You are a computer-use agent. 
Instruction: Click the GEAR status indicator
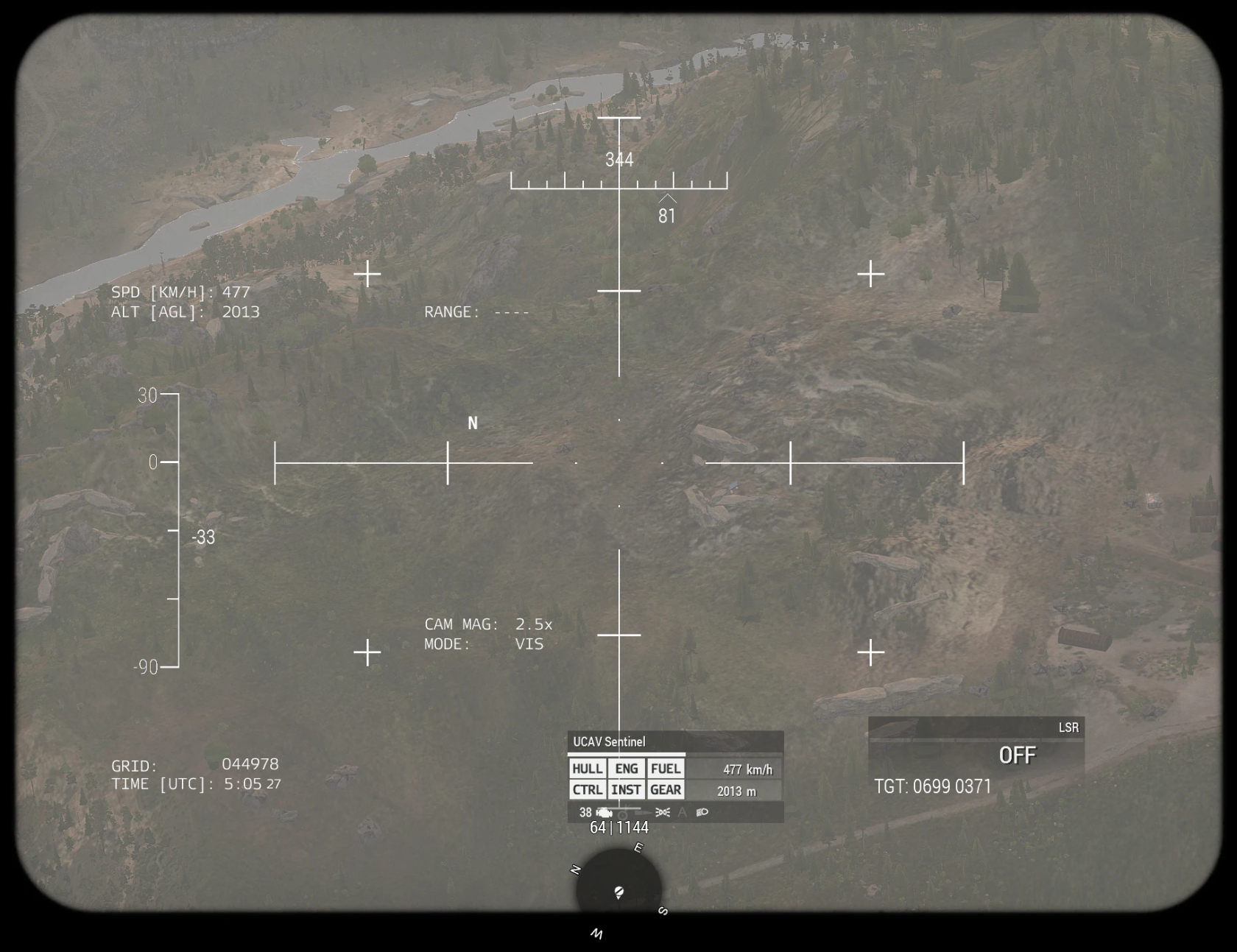coord(666,789)
